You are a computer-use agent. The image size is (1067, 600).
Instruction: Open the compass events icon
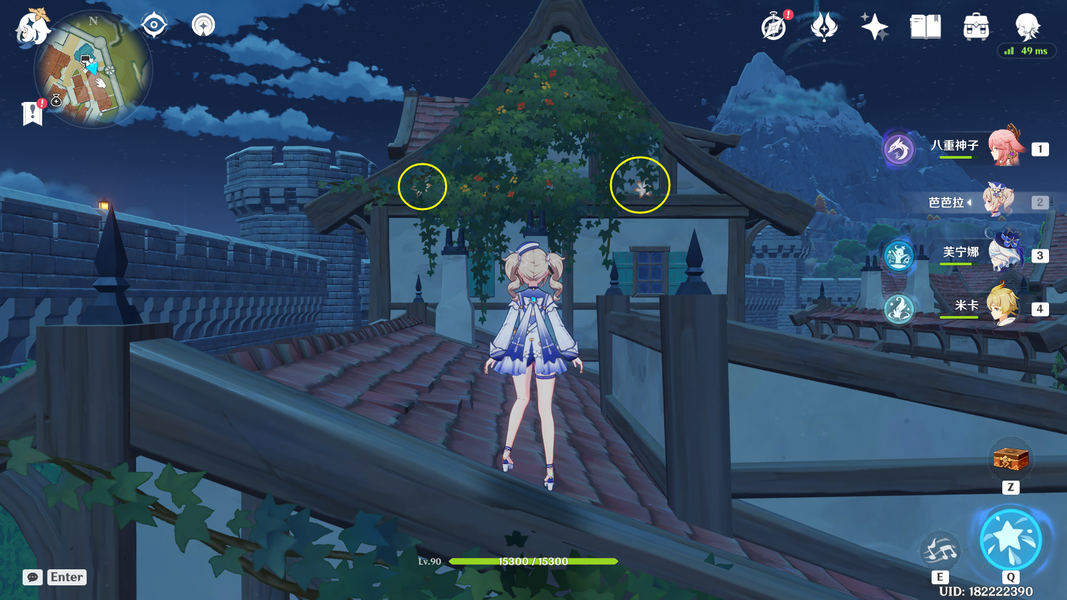774,27
